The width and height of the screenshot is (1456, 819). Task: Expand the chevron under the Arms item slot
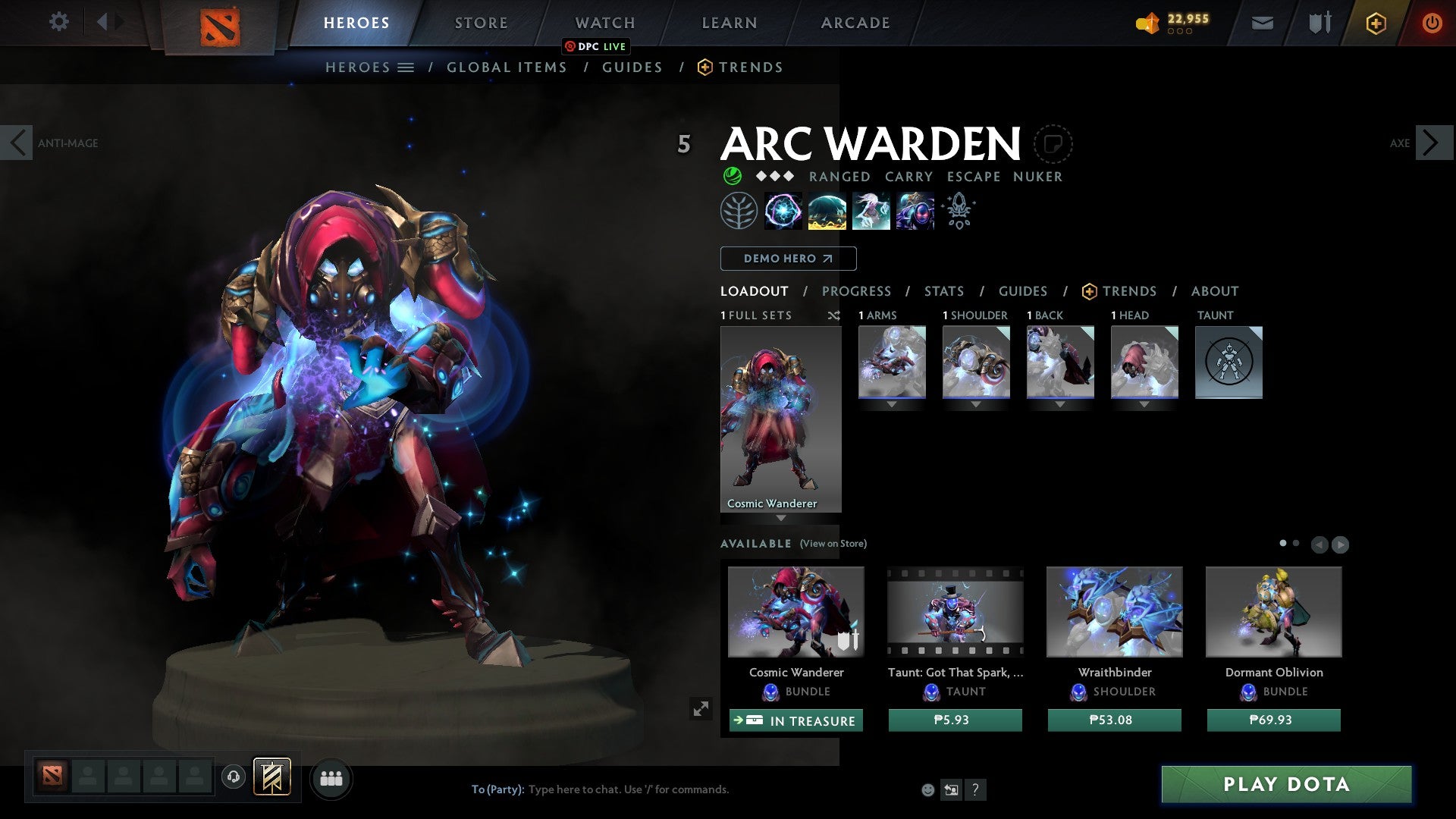891,404
